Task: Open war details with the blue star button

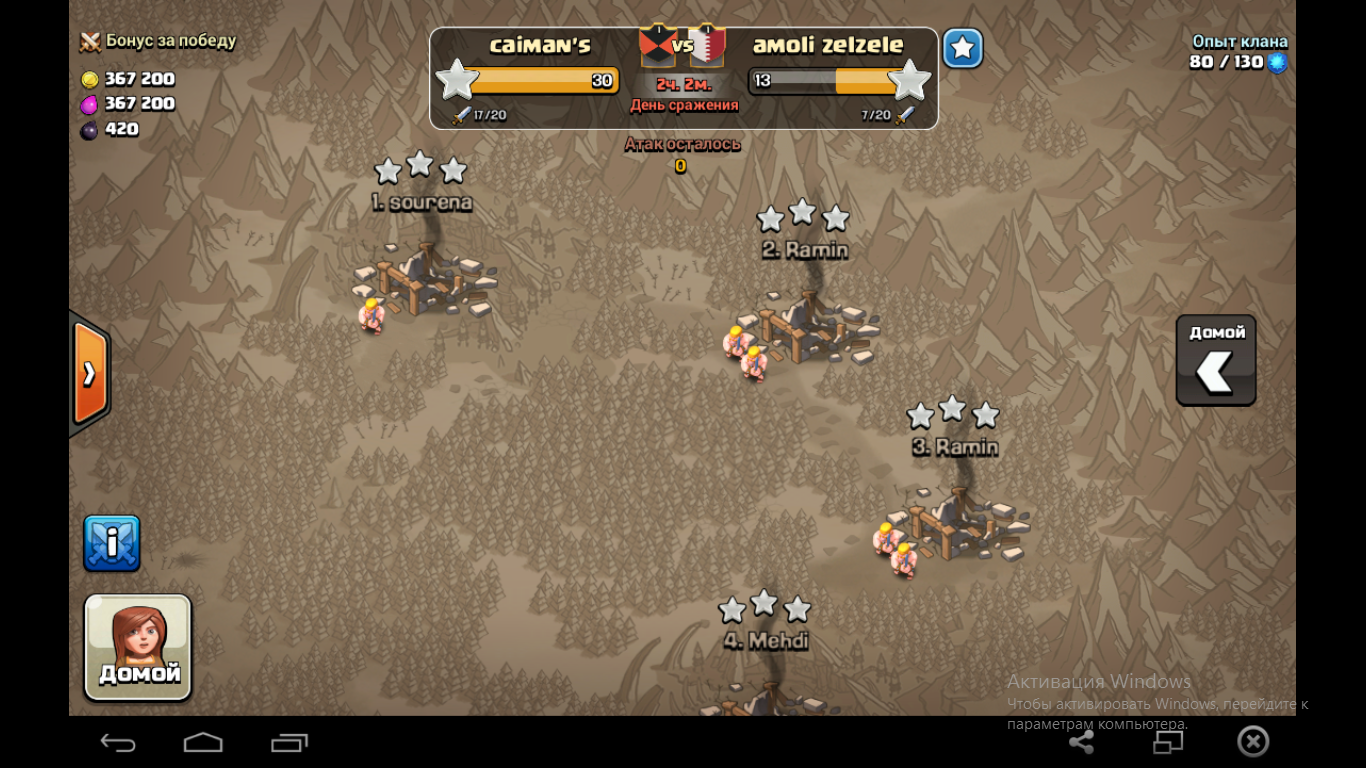Action: coord(962,48)
